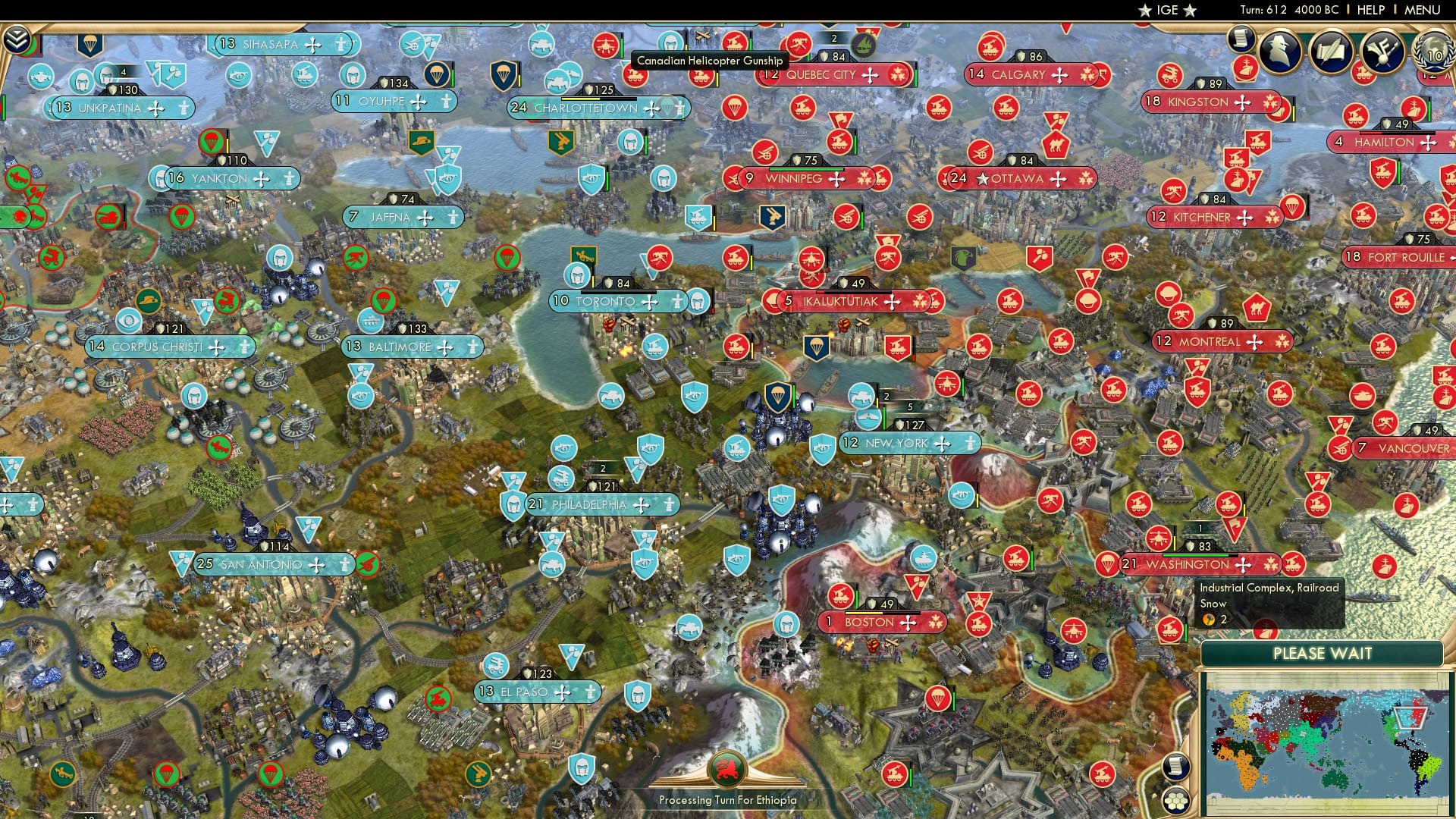Open the map options scroll beside the minimap
Viewport: 1456px width, 819px height.
(1175, 767)
